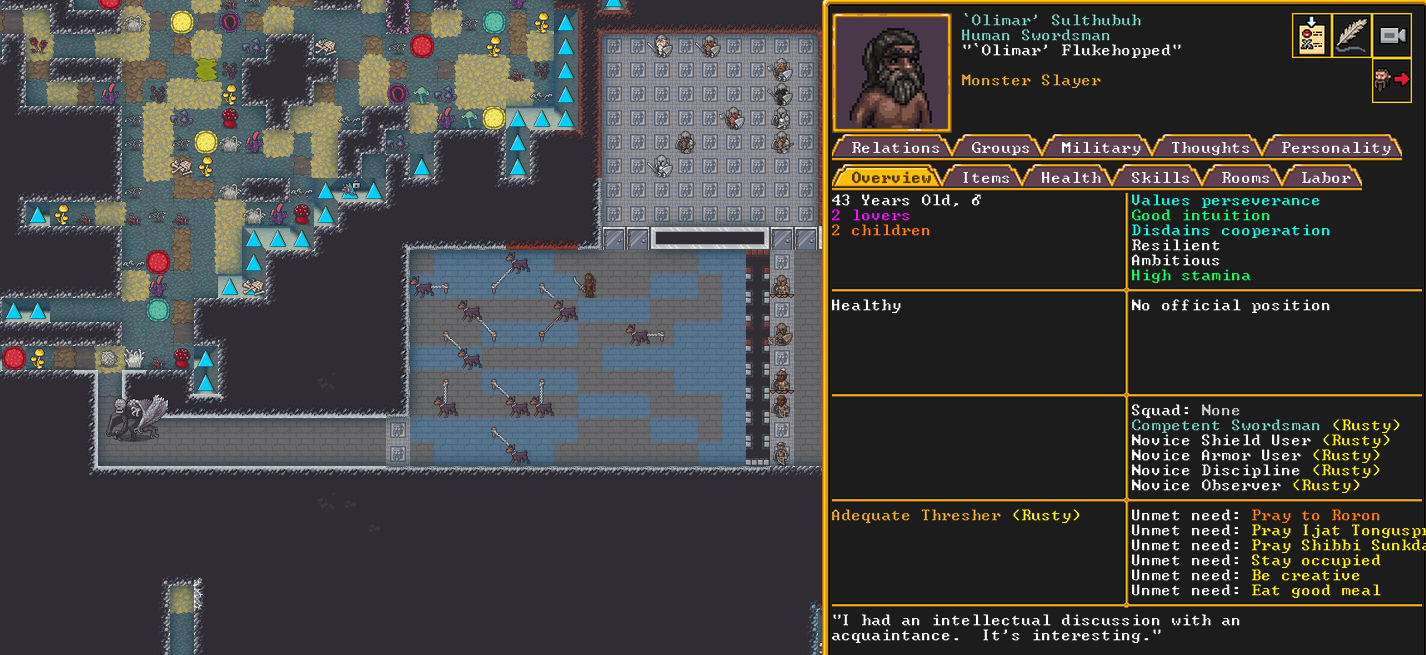Show the Military tab

click(1100, 147)
